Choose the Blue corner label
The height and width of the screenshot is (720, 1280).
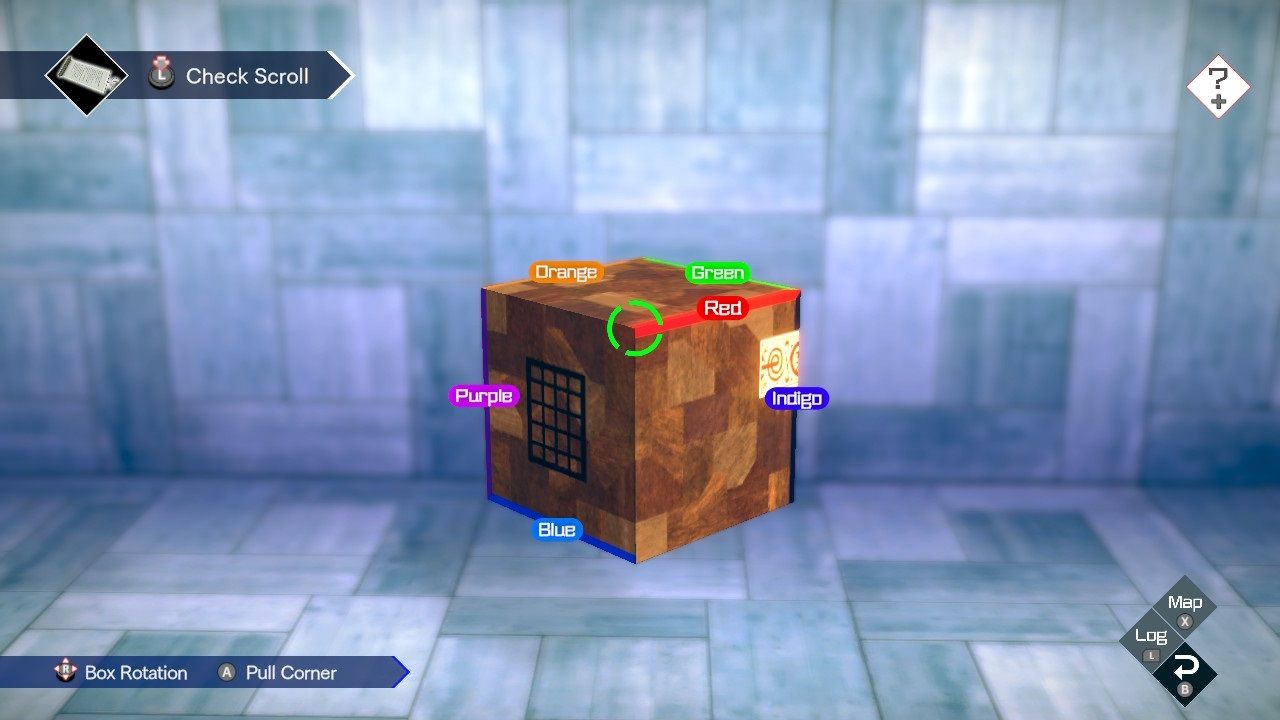click(557, 530)
